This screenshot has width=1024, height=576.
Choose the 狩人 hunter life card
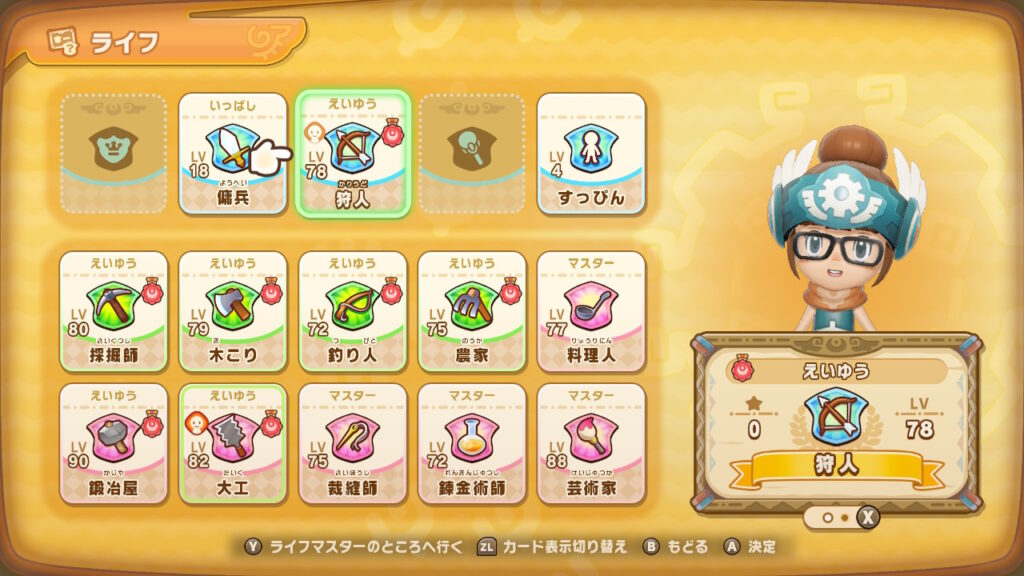point(352,153)
